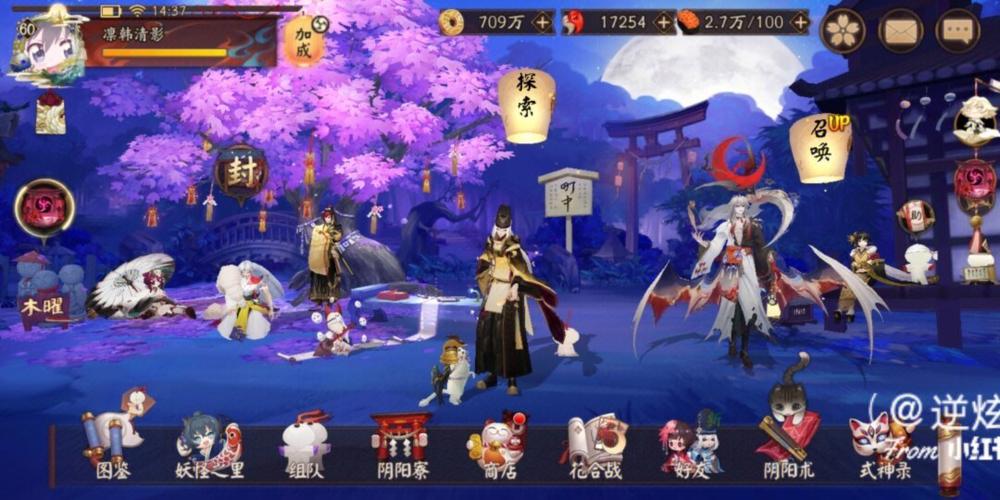Screen dimensions: 1000x500
Task: Open the 花合战 menu
Action: tap(596, 447)
